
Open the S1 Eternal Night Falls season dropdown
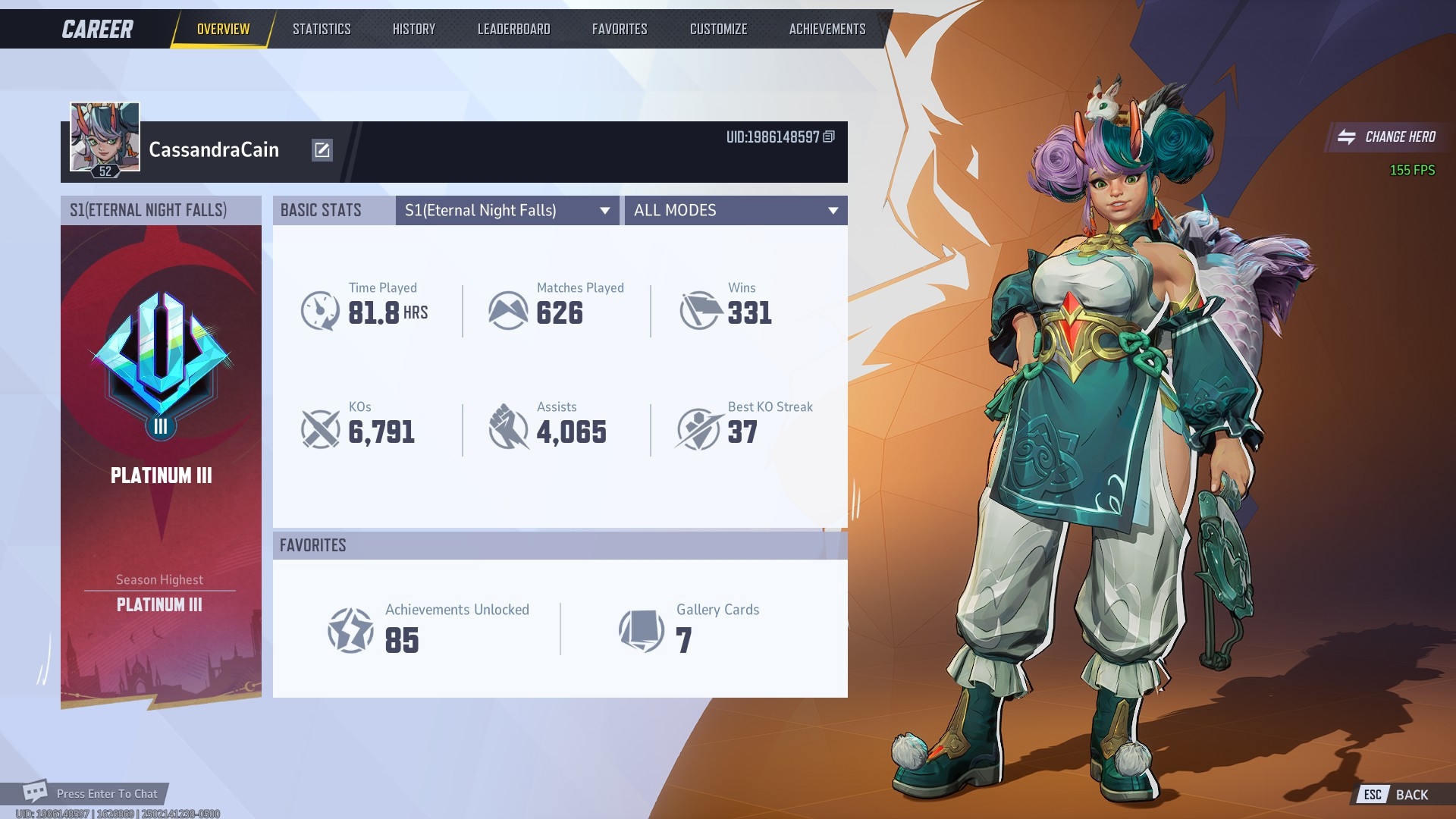[507, 211]
